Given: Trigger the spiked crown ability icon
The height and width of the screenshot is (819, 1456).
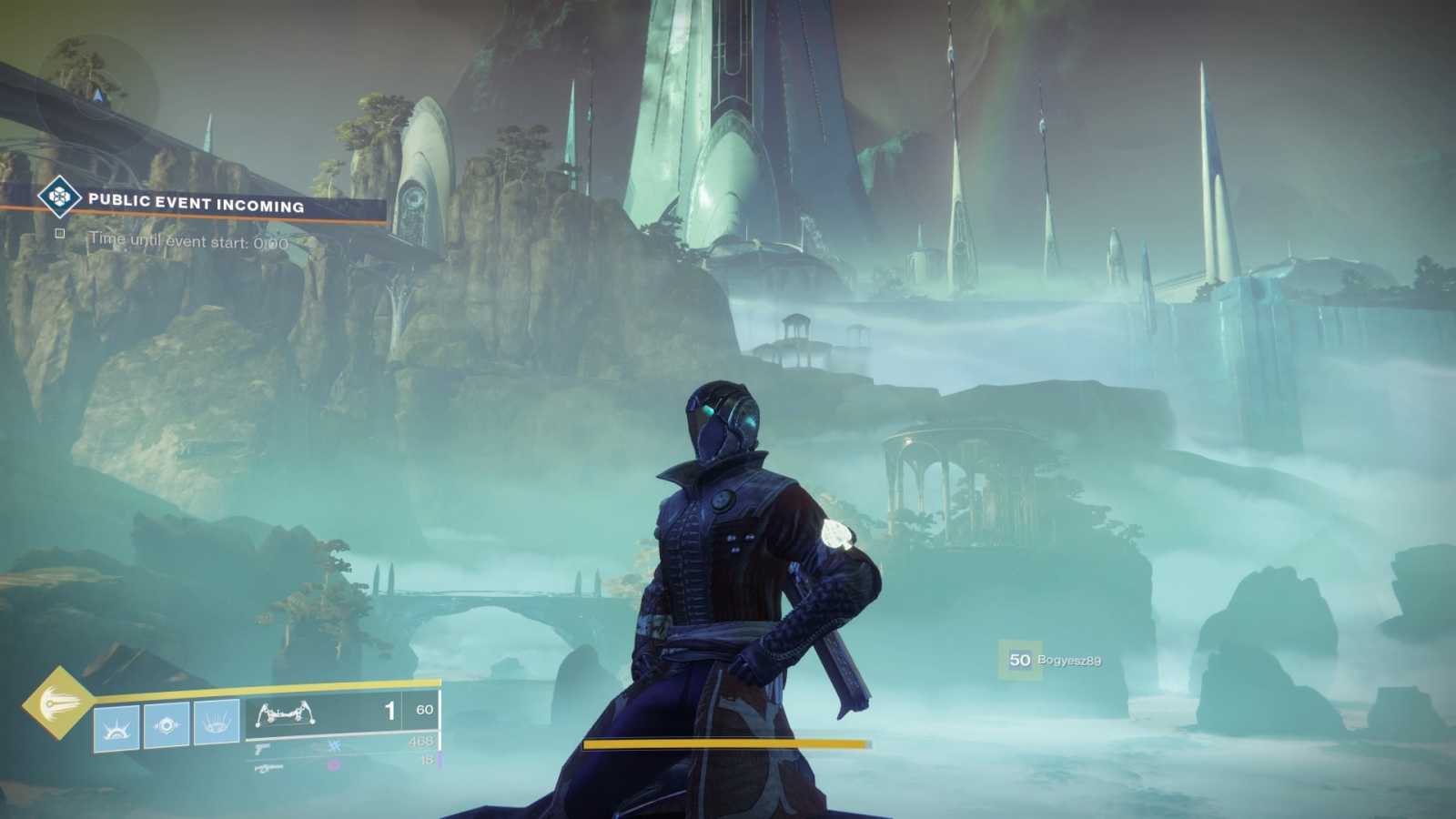Looking at the screenshot, I should point(217,723).
